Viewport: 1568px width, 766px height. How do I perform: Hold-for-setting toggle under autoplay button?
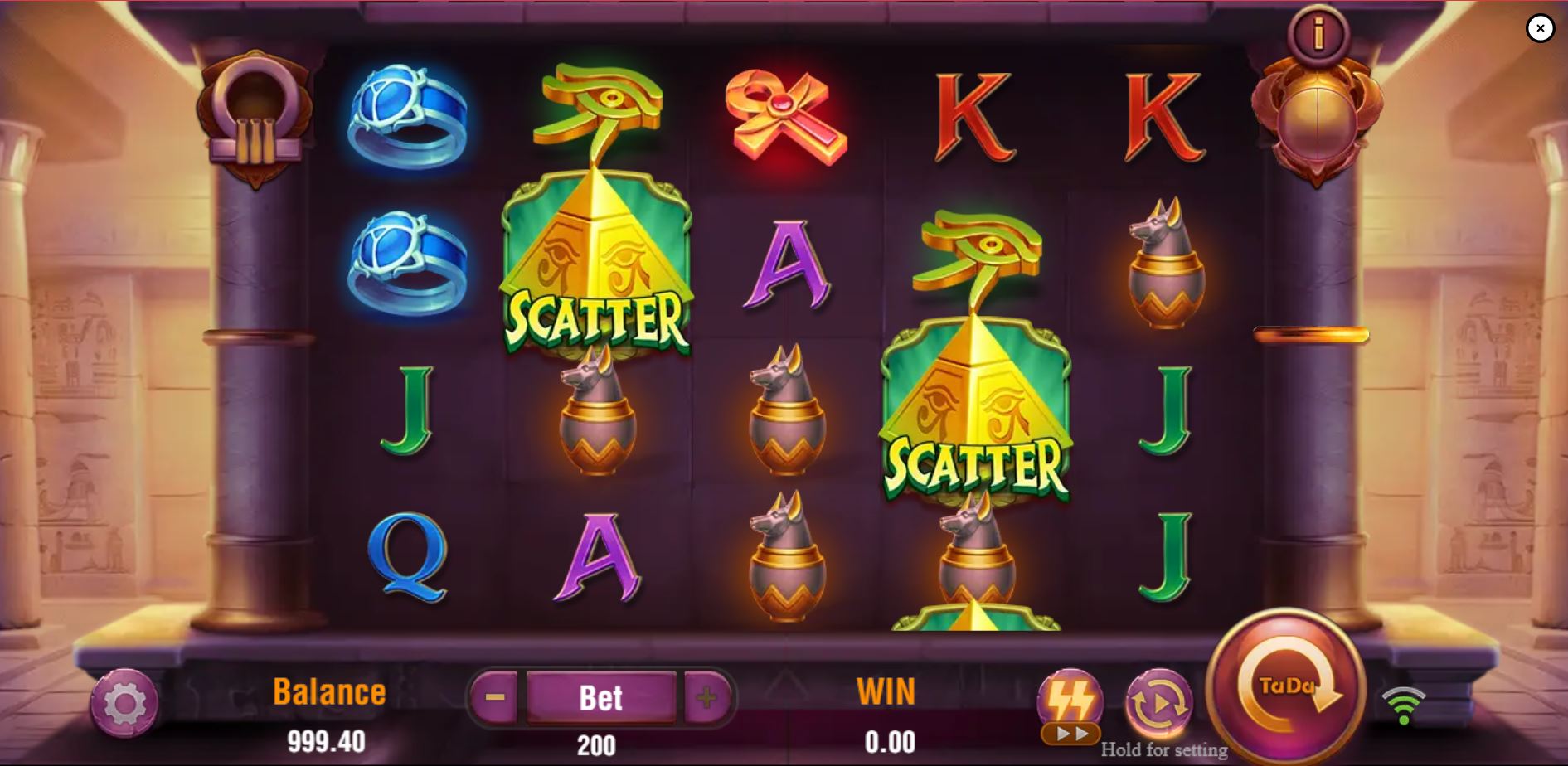[x=1164, y=750]
